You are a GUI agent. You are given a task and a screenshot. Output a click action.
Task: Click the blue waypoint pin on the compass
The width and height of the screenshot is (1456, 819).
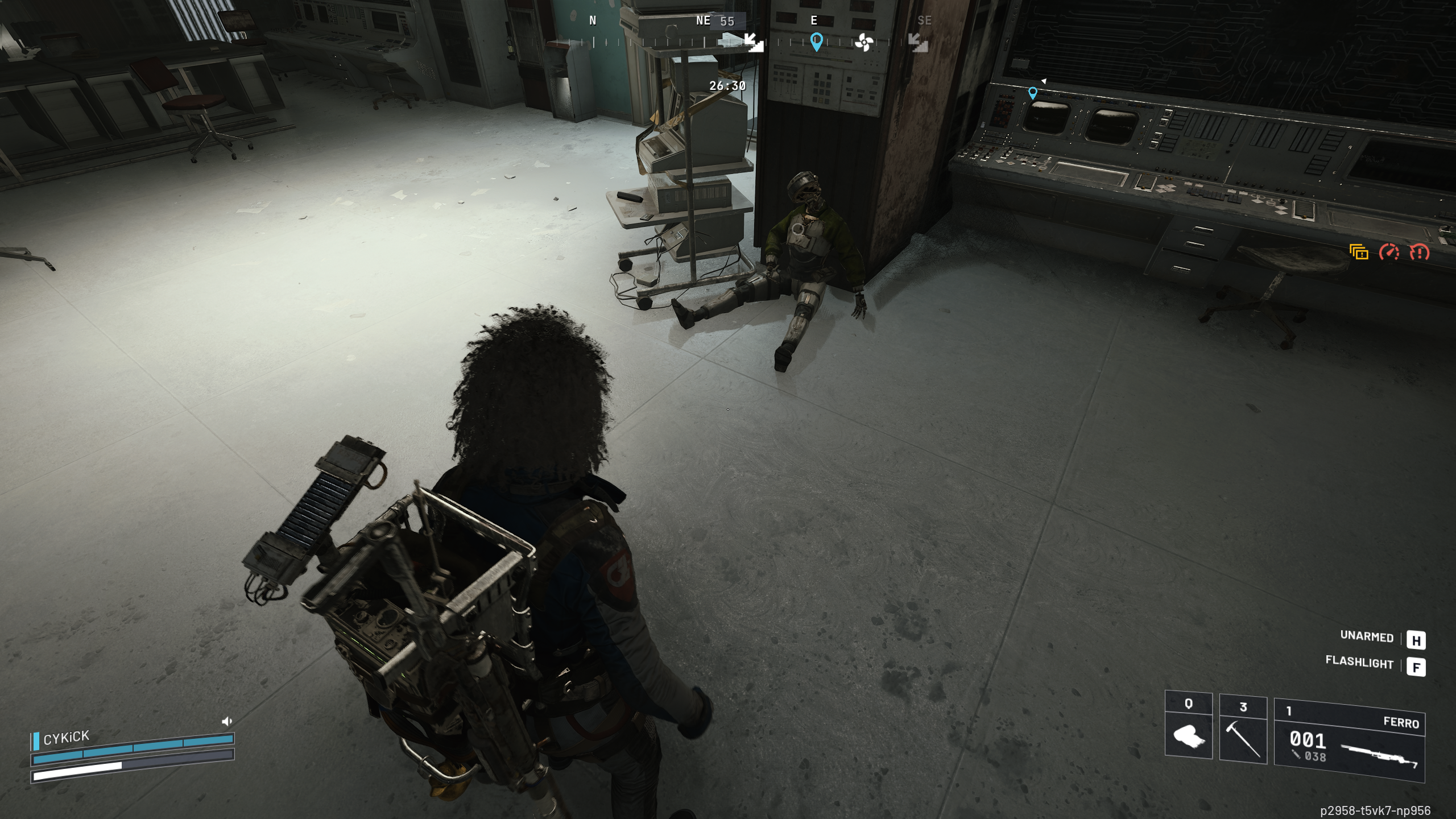pos(816,42)
